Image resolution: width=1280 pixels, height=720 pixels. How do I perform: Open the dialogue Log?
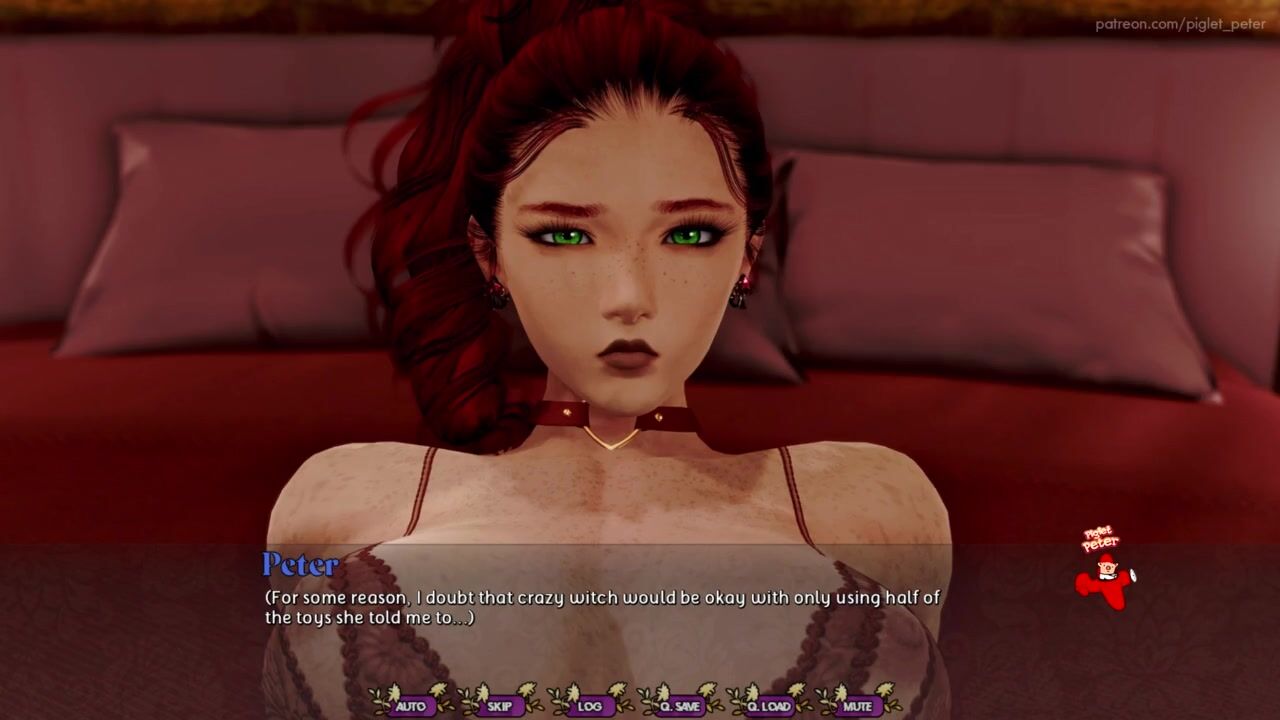[590, 706]
